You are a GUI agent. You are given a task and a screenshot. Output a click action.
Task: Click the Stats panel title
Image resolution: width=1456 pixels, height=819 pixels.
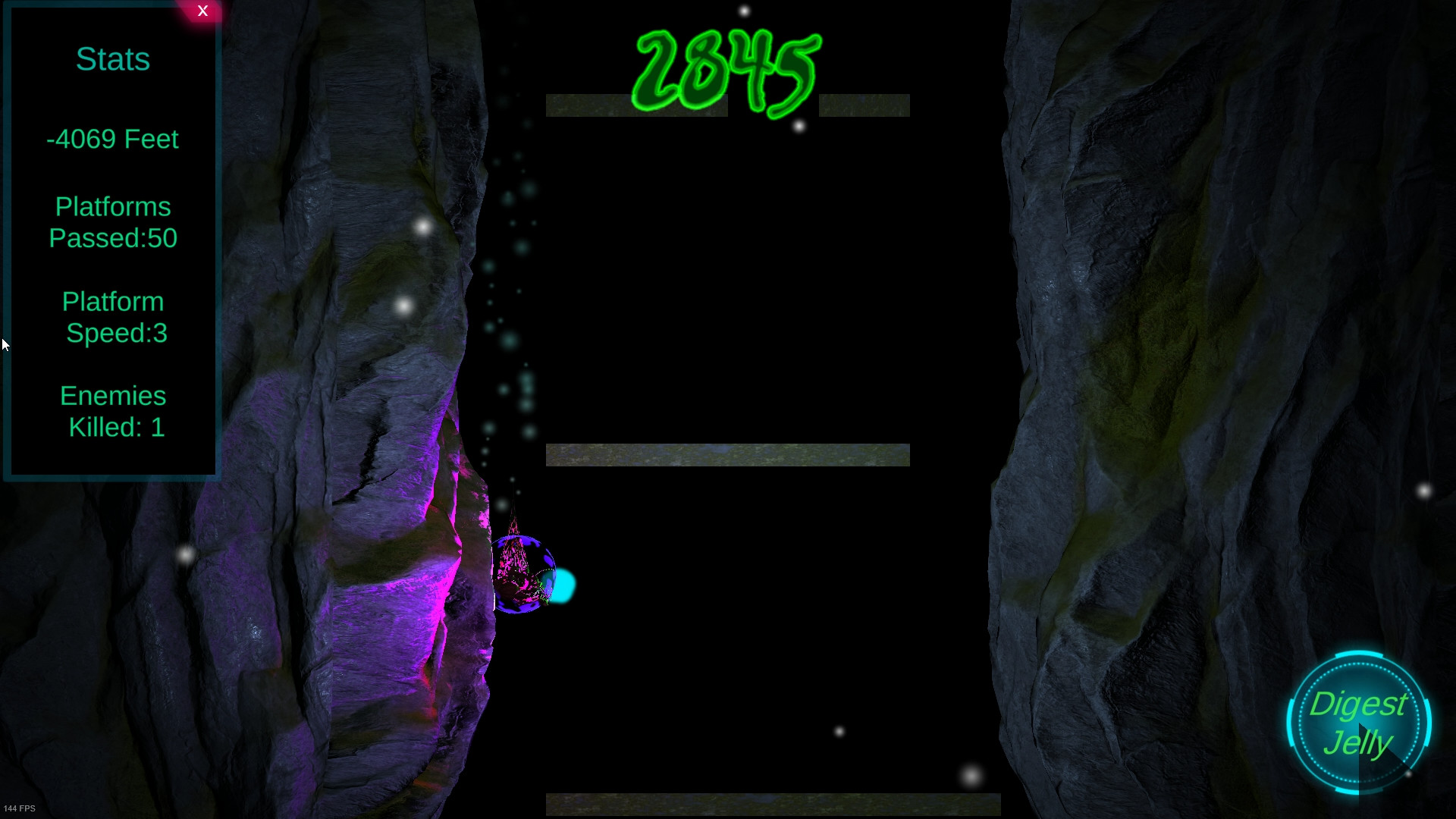tap(112, 59)
